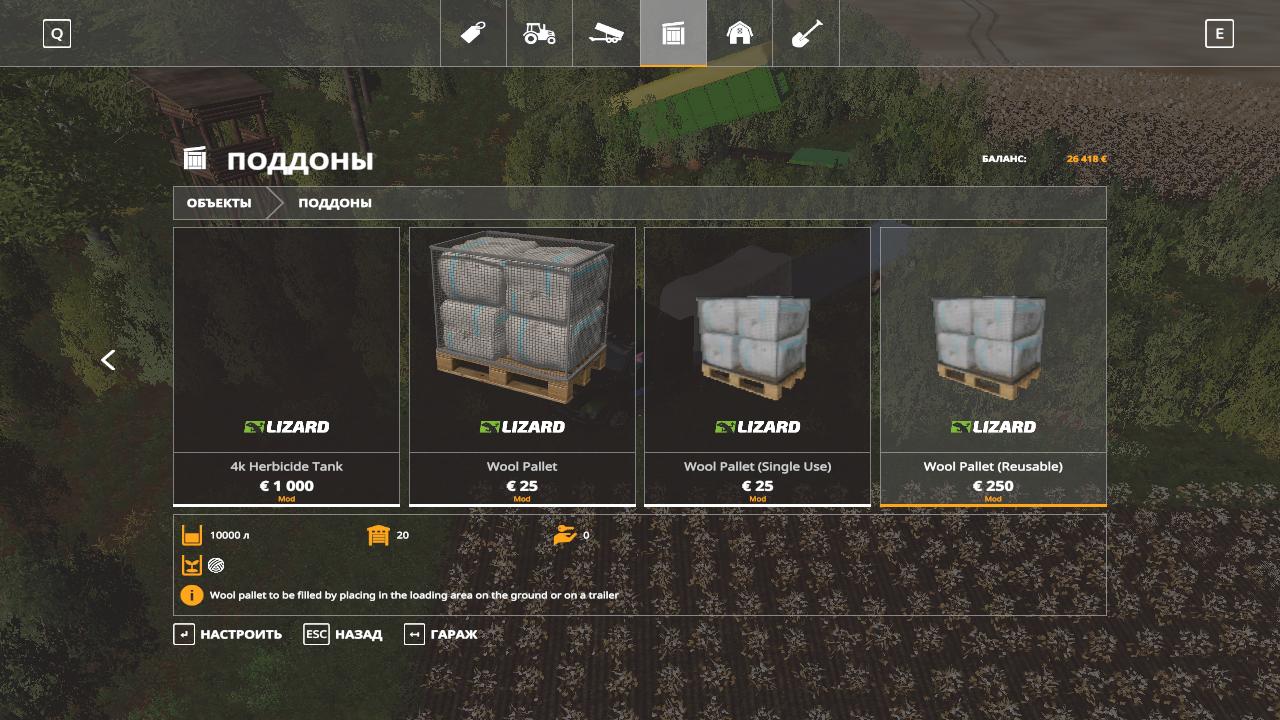Open the barn placeables tab
The width and height of the screenshot is (1280, 720).
(739, 33)
